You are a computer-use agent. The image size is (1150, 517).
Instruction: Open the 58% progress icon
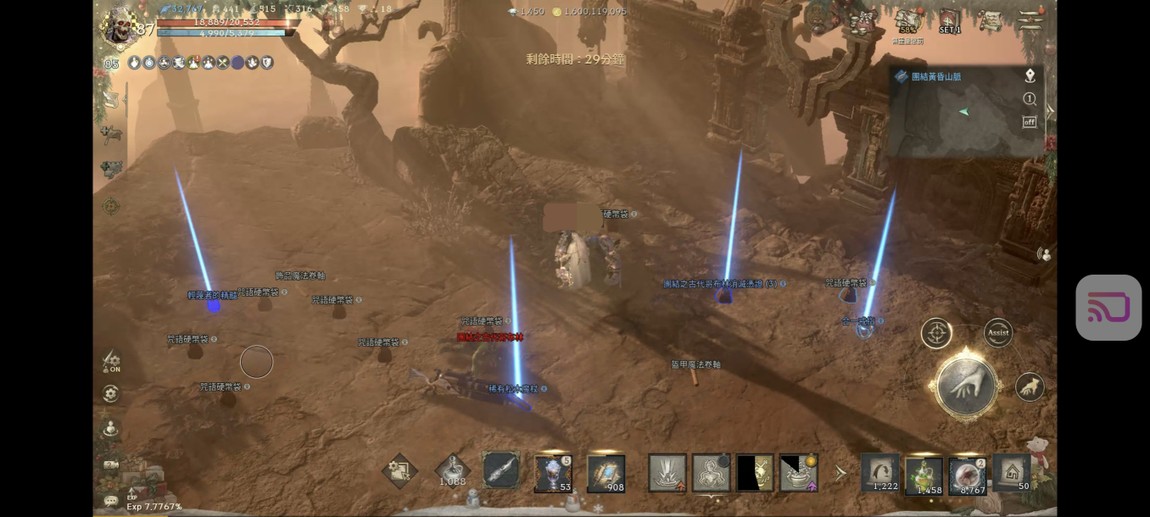point(907,21)
